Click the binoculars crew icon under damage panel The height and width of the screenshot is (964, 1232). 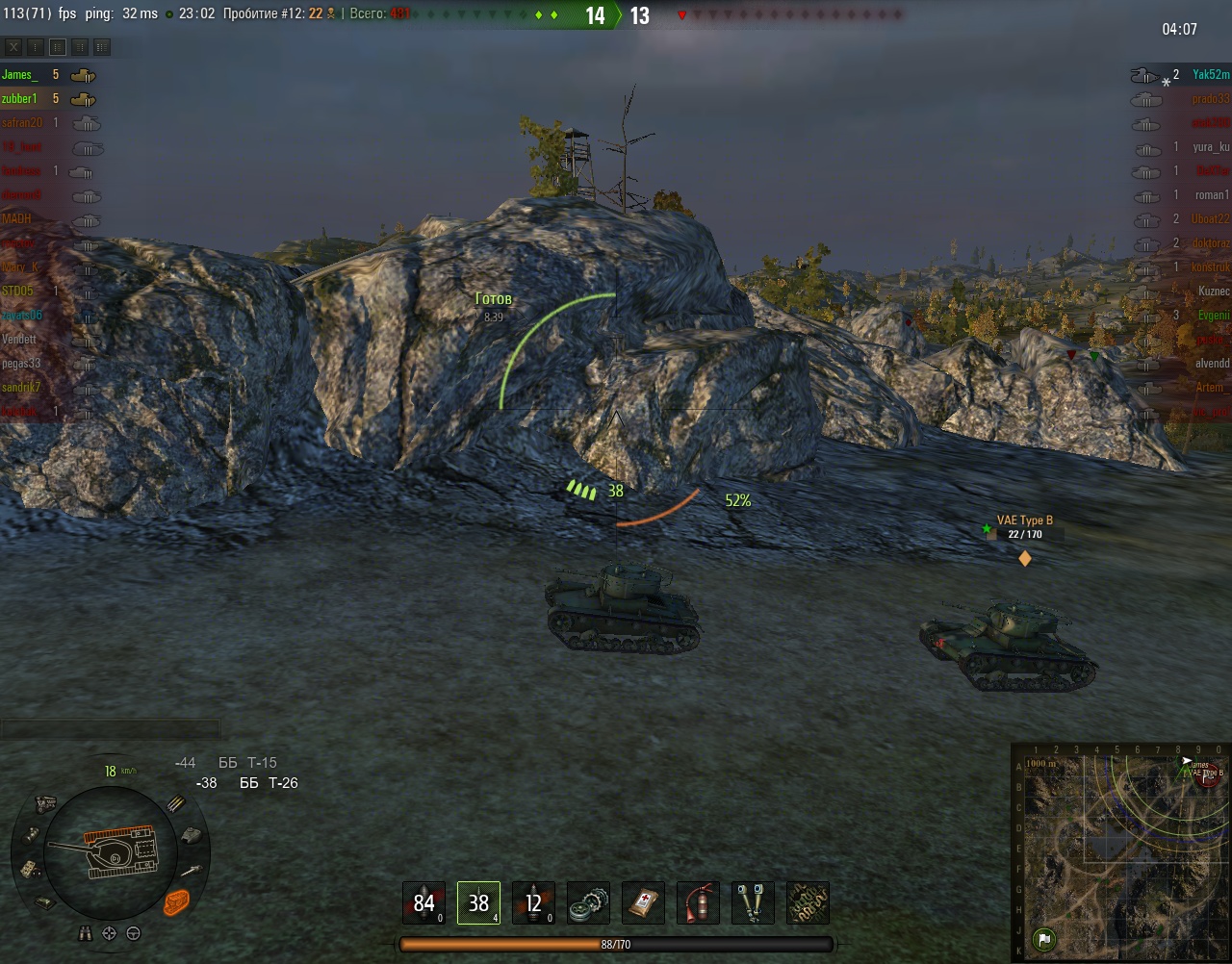[x=86, y=933]
